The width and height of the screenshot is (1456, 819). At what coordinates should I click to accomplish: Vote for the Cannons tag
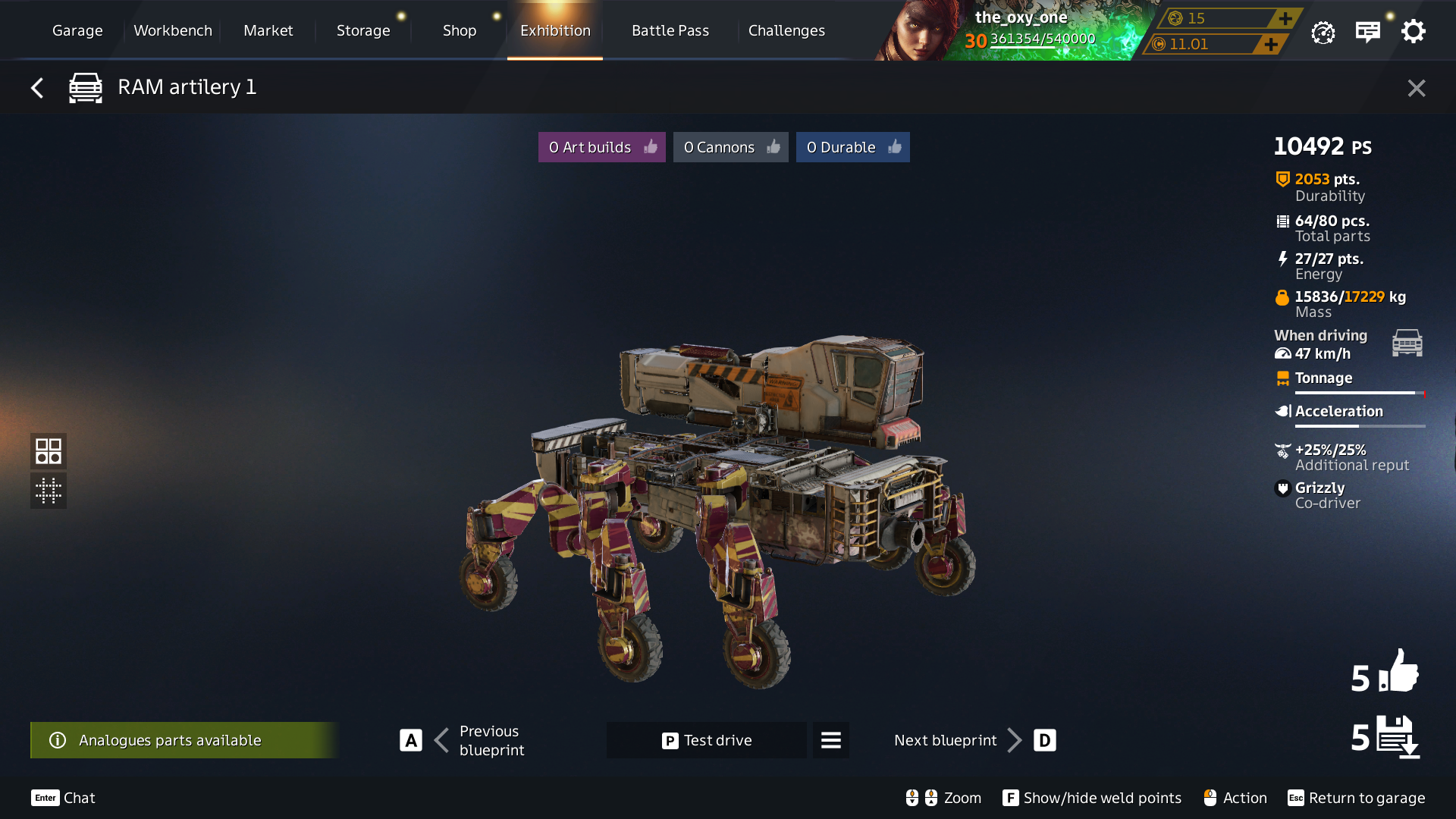[730, 147]
